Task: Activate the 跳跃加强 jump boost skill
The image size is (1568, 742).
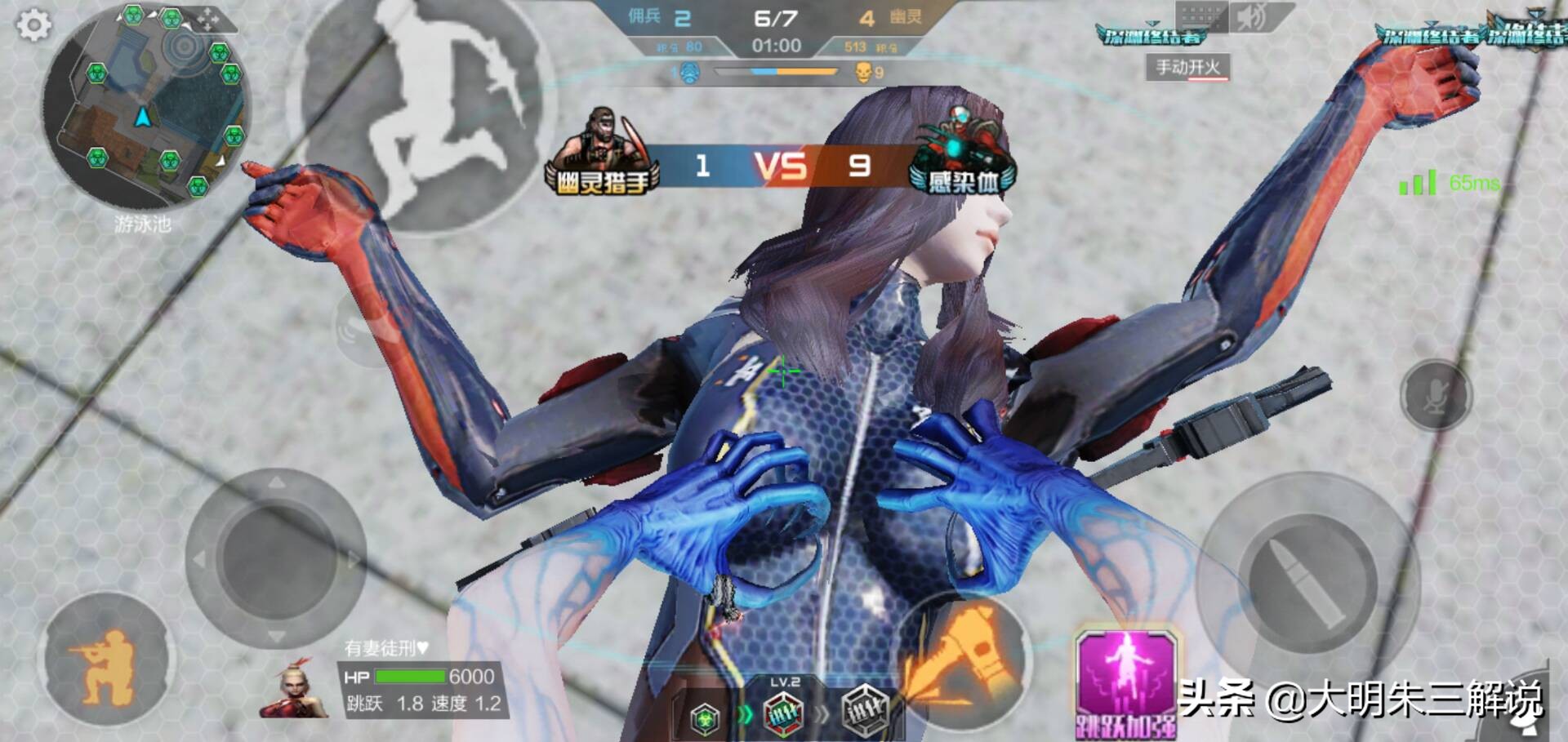Action: (x=1127, y=684)
